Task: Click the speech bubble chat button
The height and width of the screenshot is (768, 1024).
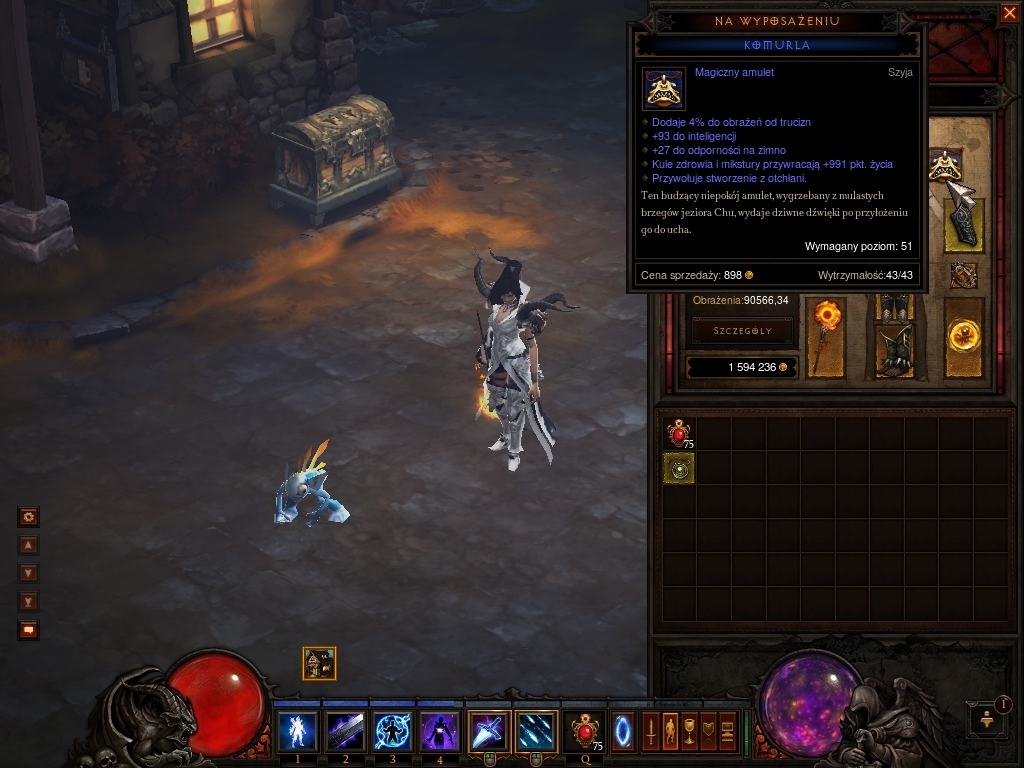Action: 29,630
